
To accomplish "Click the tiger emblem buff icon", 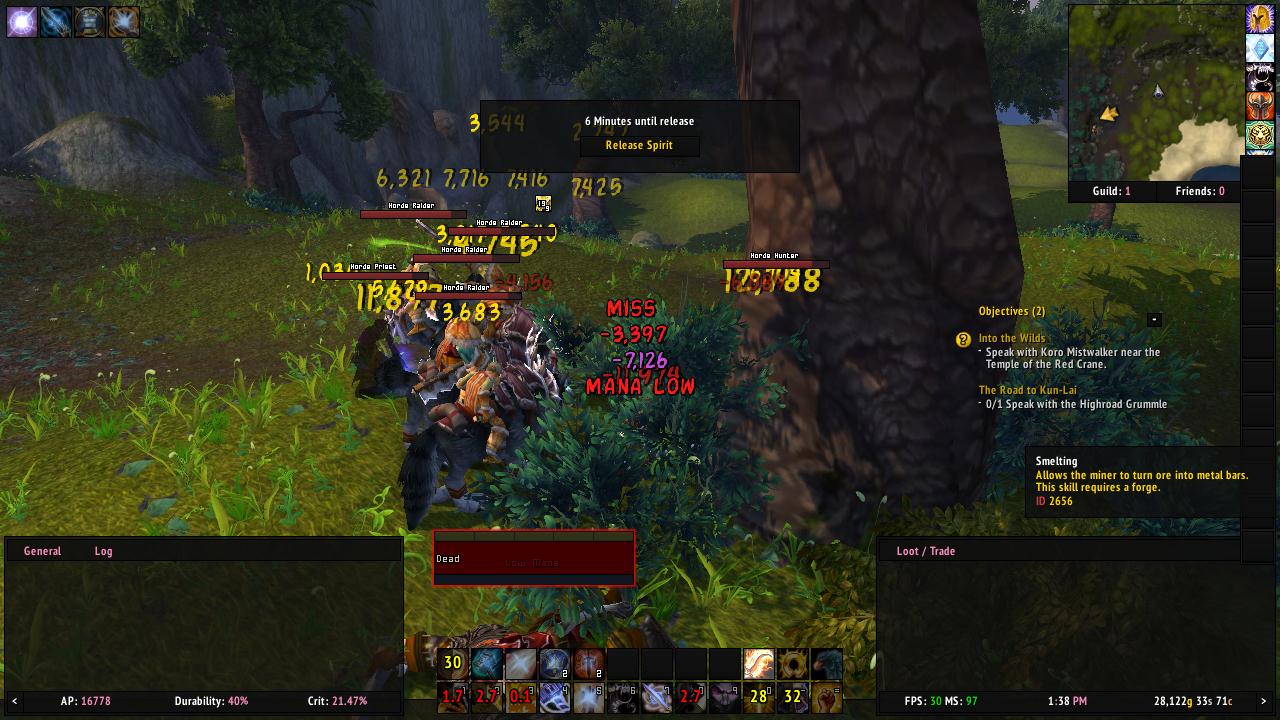I will coord(1260,134).
